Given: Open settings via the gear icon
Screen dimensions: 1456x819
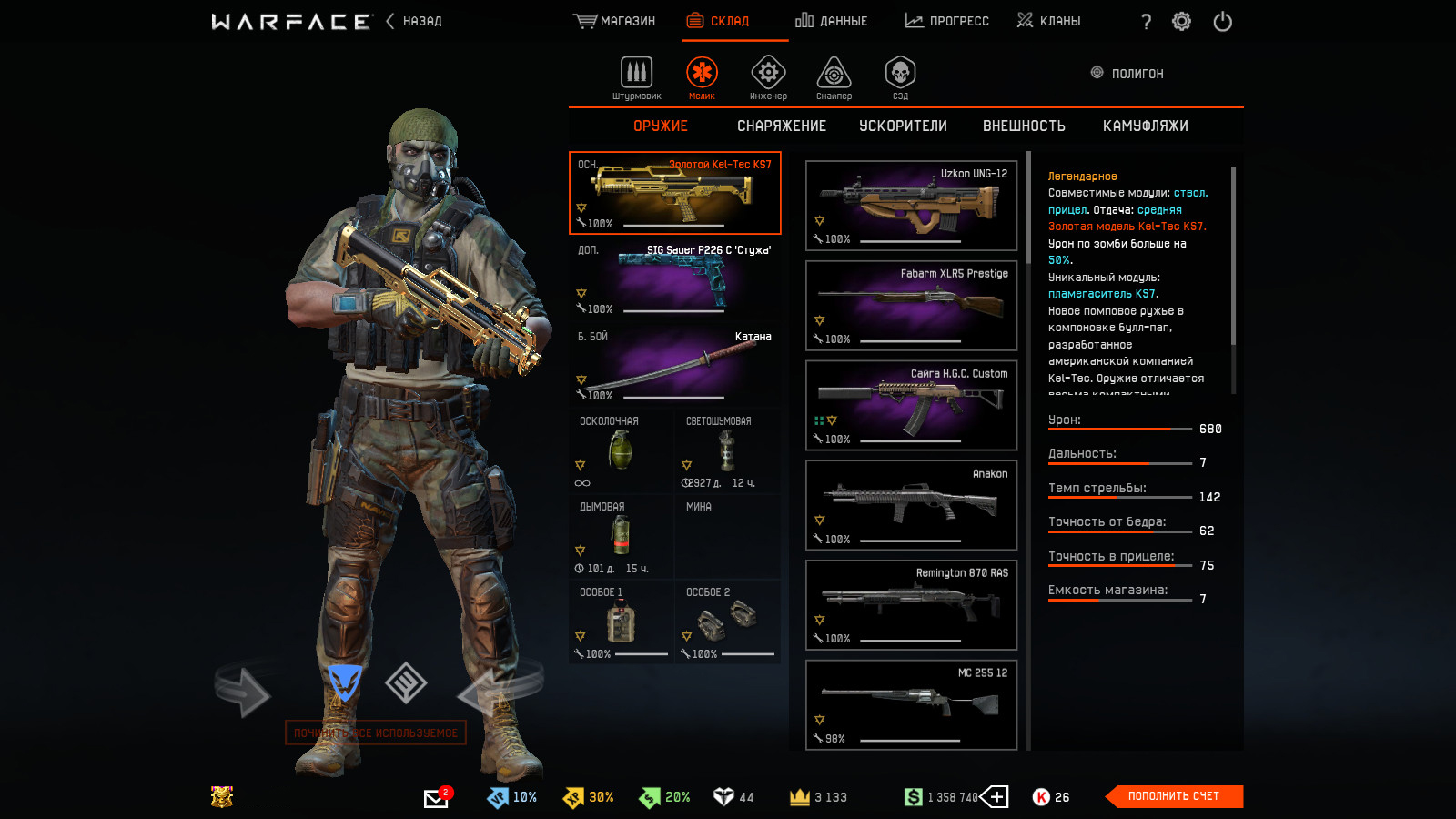Looking at the screenshot, I should click(x=1181, y=22).
